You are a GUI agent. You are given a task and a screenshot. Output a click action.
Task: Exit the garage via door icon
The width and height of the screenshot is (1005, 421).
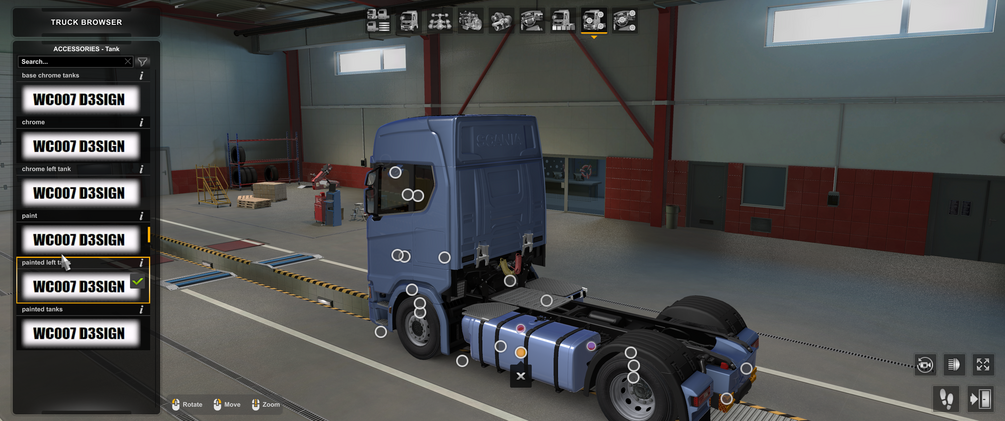pyautogui.click(x=980, y=399)
